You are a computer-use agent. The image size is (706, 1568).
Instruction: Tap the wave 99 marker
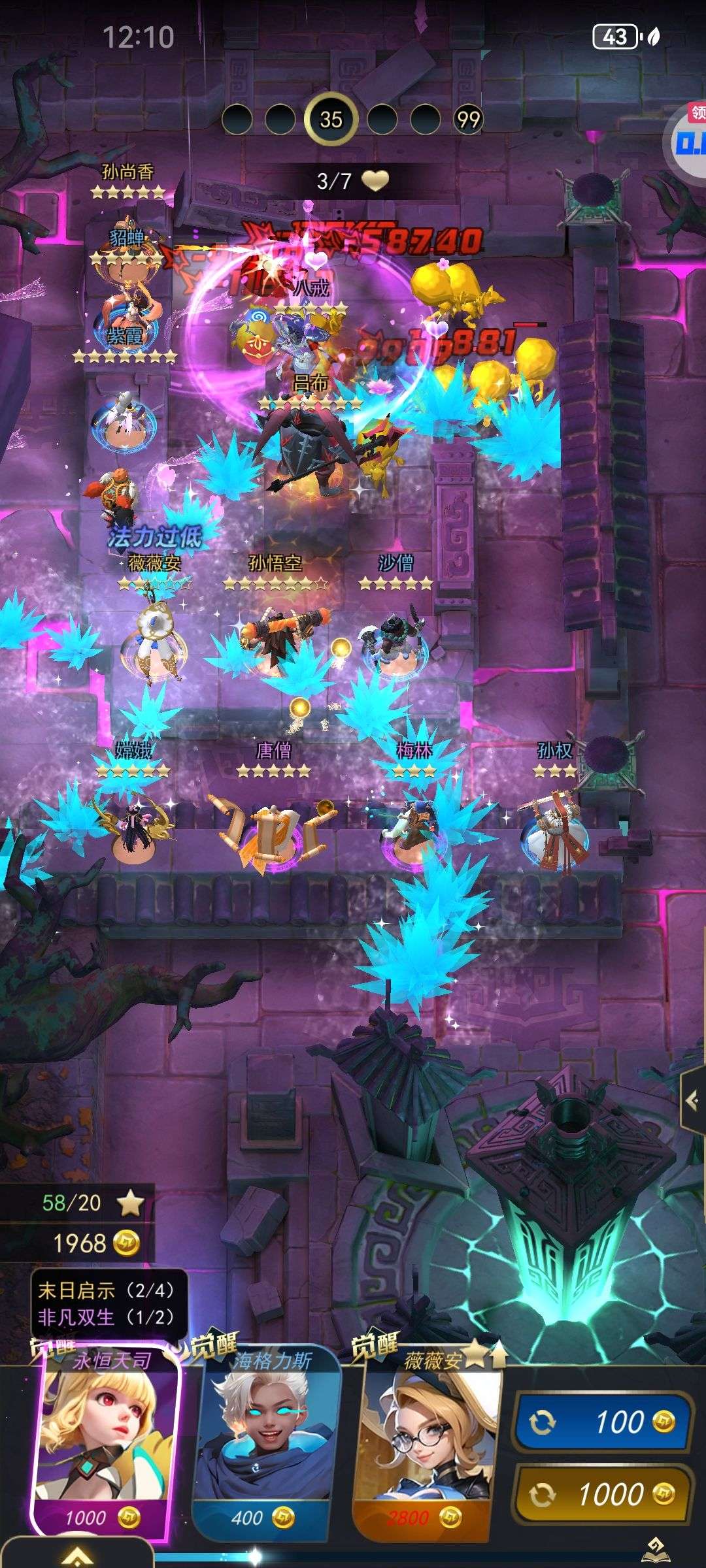[468, 120]
